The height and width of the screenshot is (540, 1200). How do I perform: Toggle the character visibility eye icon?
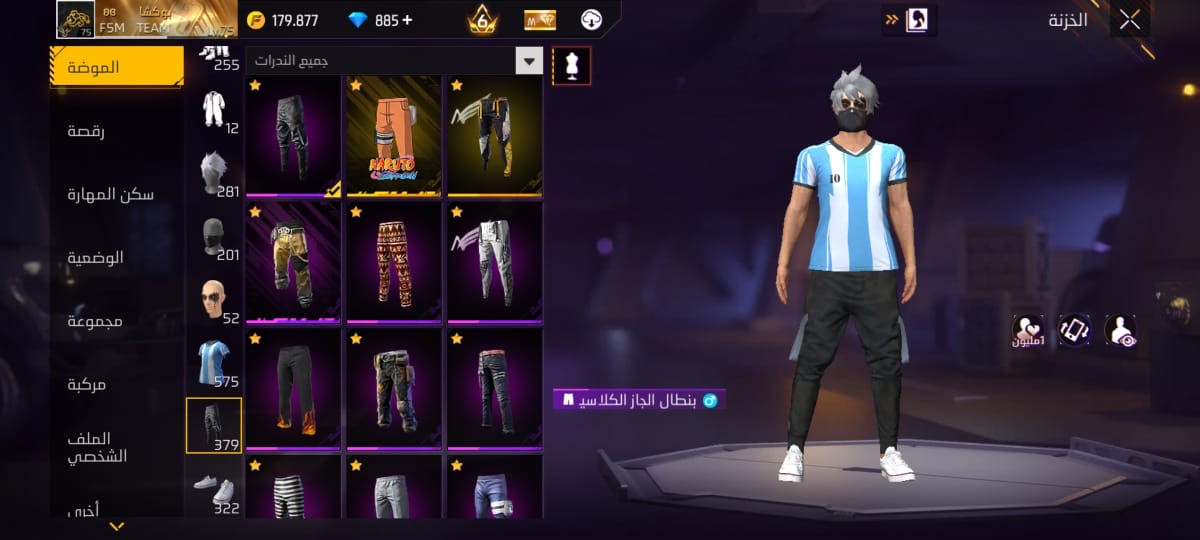1120,331
